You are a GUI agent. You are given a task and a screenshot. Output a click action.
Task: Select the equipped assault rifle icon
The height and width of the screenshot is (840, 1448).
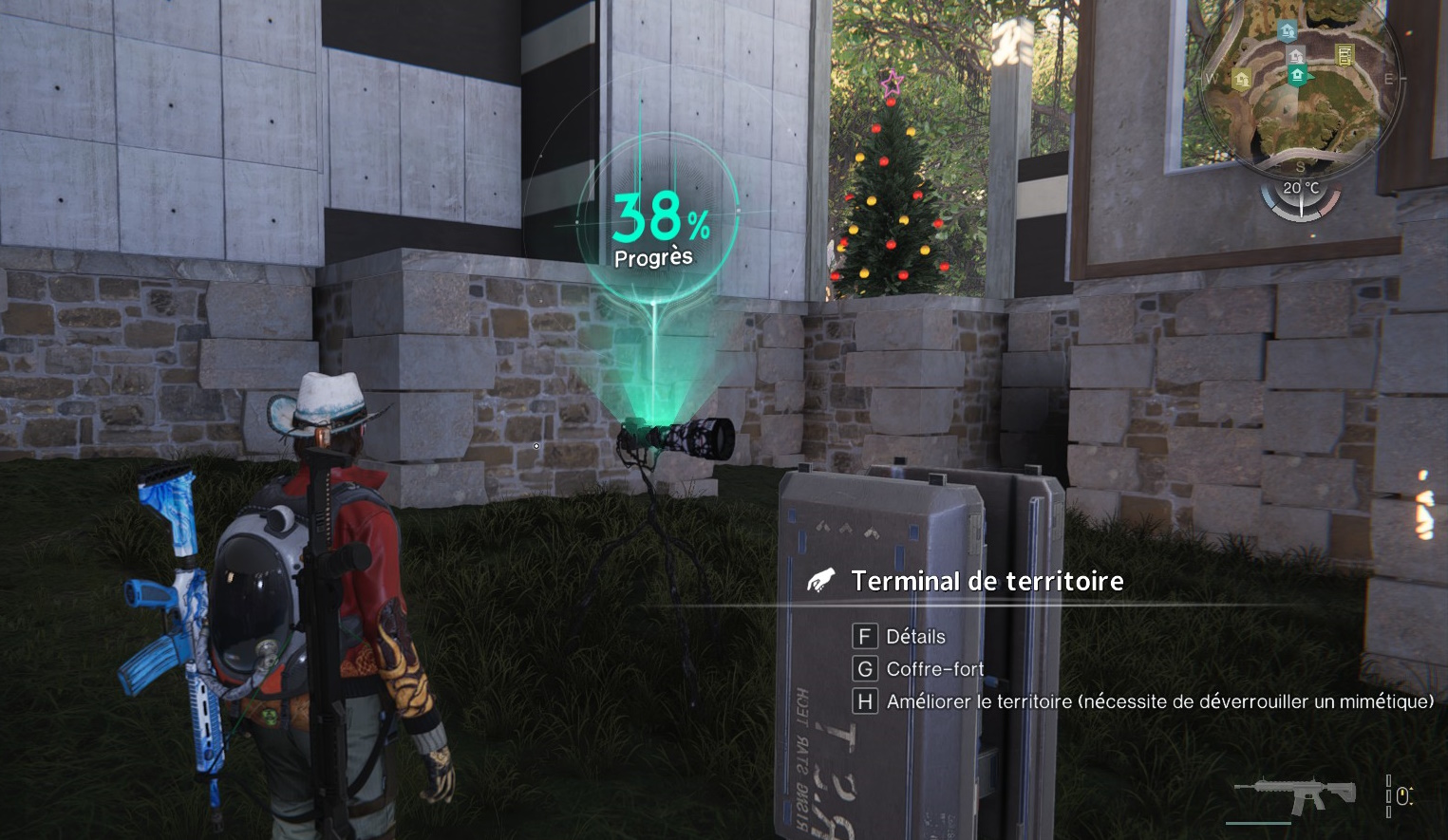tap(1295, 795)
